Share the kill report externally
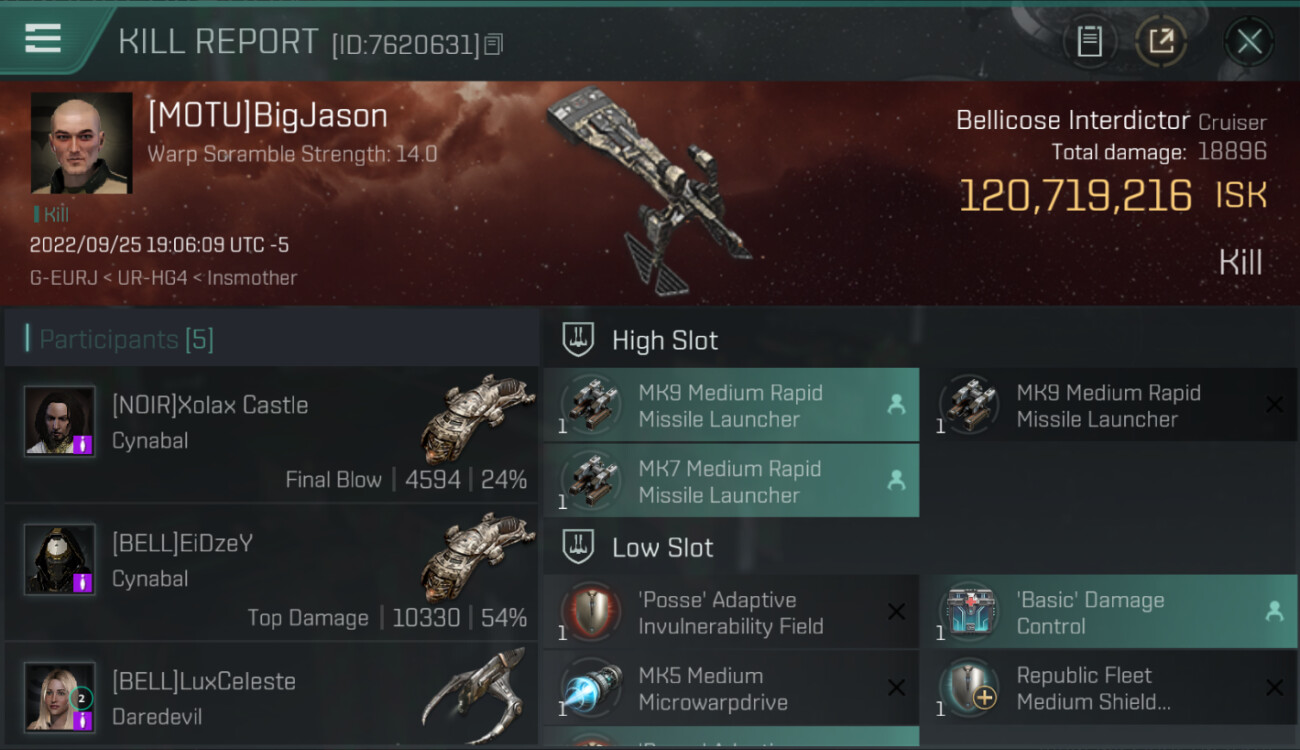1300x750 pixels. pyautogui.click(x=1160, y=41)
